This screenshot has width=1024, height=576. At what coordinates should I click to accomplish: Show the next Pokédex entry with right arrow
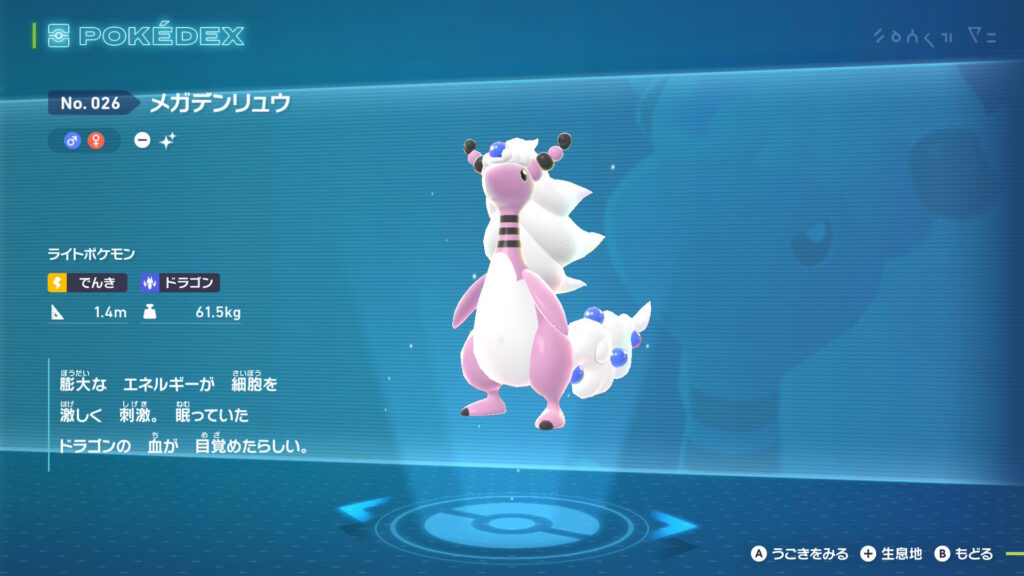(674, 521)
